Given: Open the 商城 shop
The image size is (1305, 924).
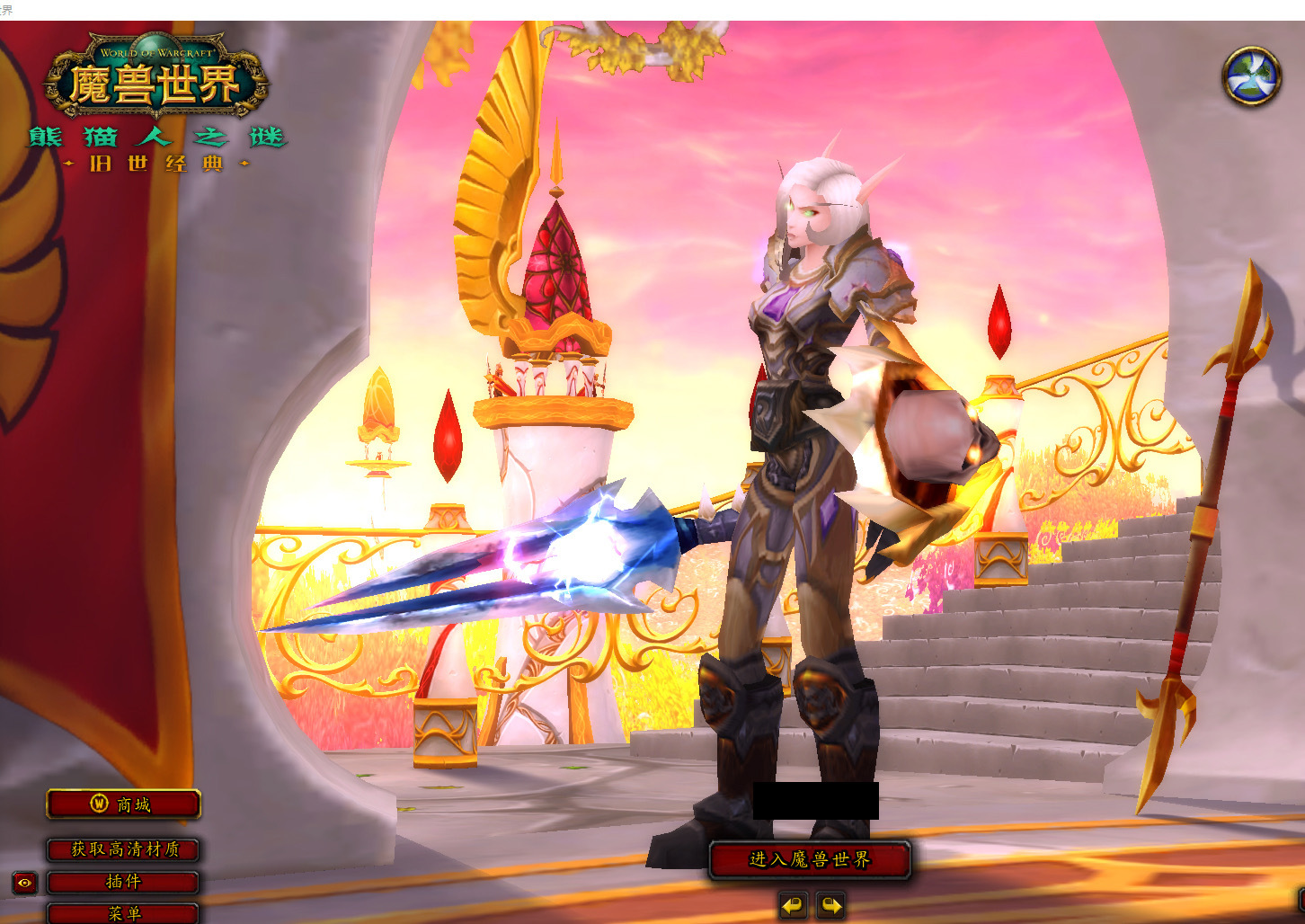Looking at the screenshot, I should click(x=123, y=804).
